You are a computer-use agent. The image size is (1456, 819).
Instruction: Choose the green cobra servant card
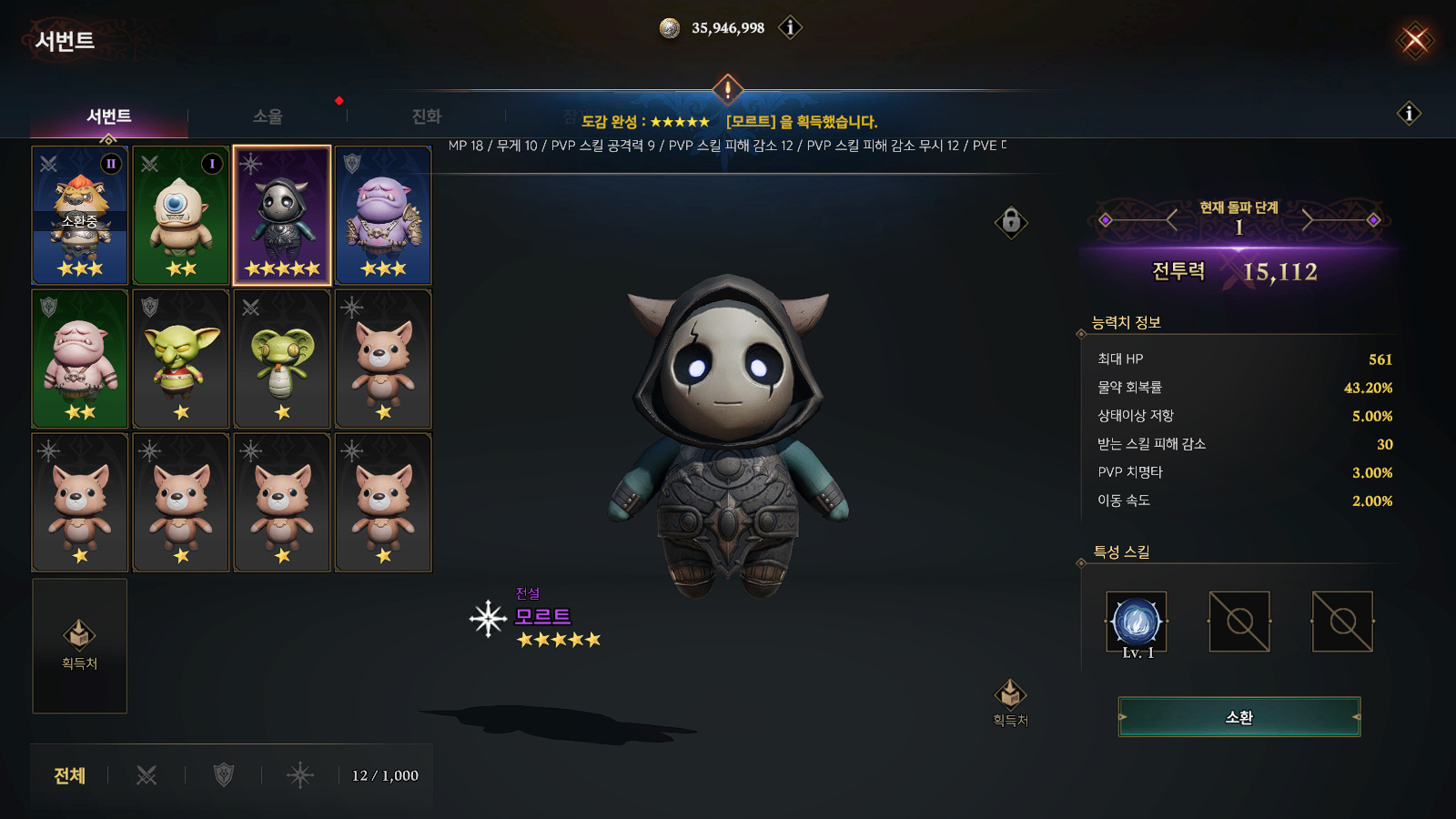(x=282, y=359)
